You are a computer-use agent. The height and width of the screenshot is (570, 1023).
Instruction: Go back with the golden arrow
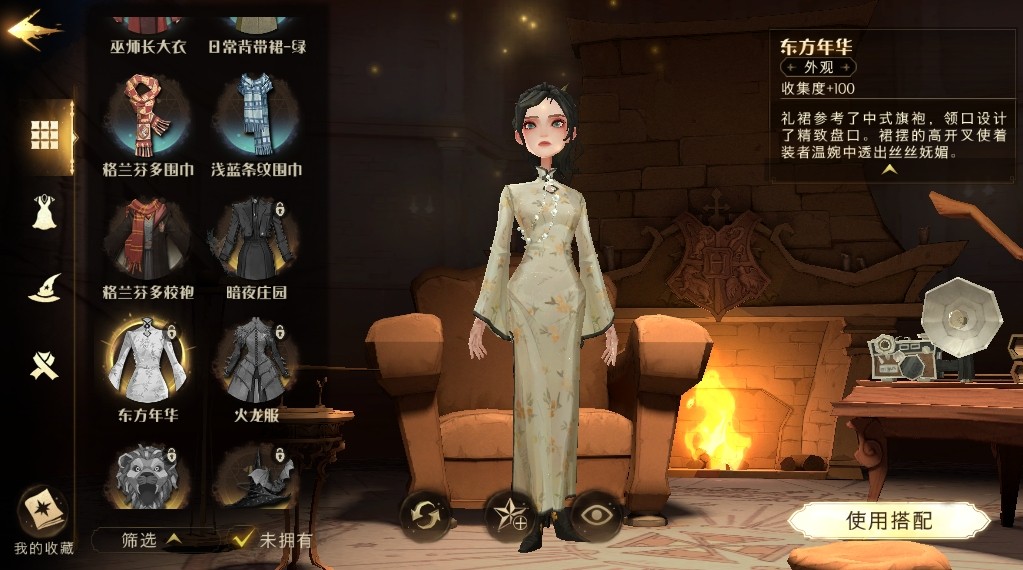33,30
